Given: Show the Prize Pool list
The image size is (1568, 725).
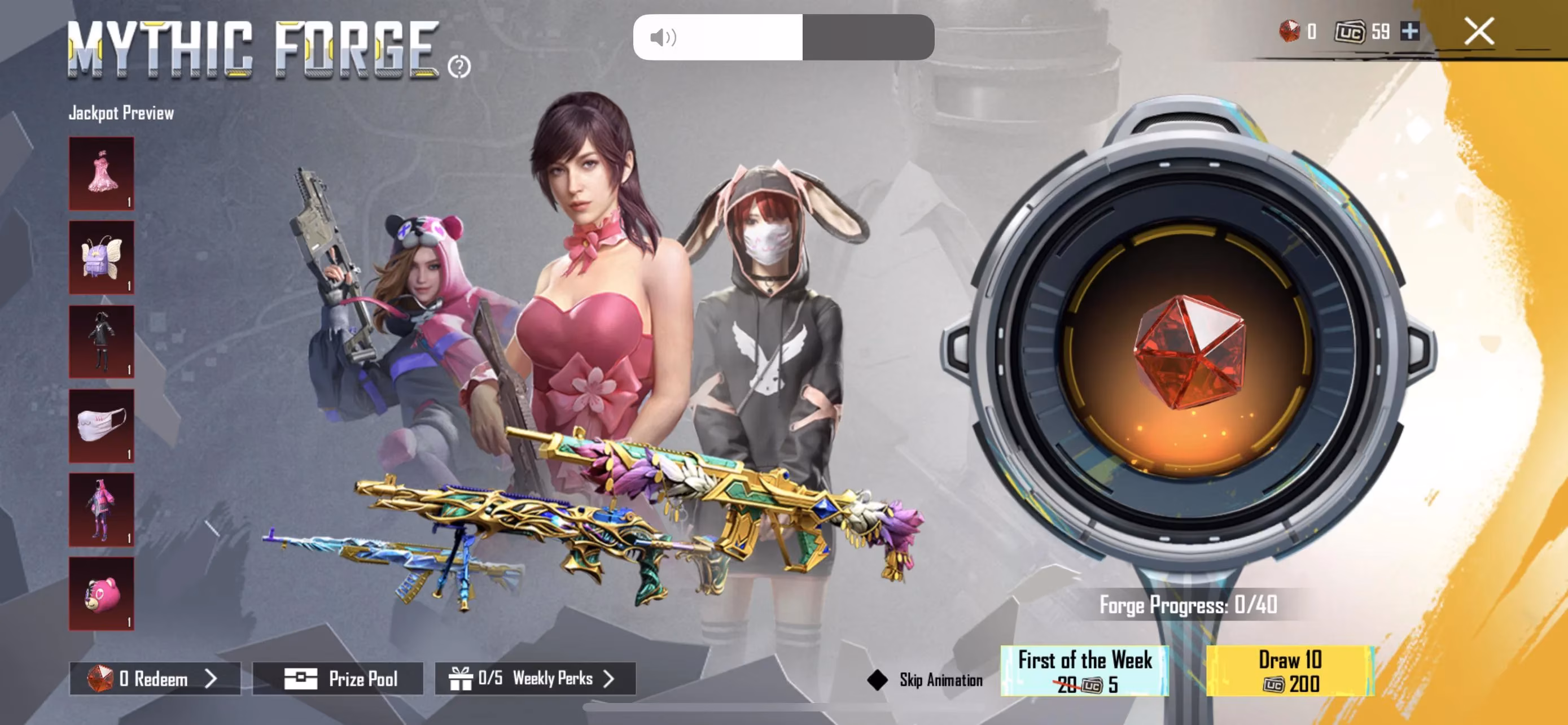Looking at the screenshot, I should coord(338,678).
